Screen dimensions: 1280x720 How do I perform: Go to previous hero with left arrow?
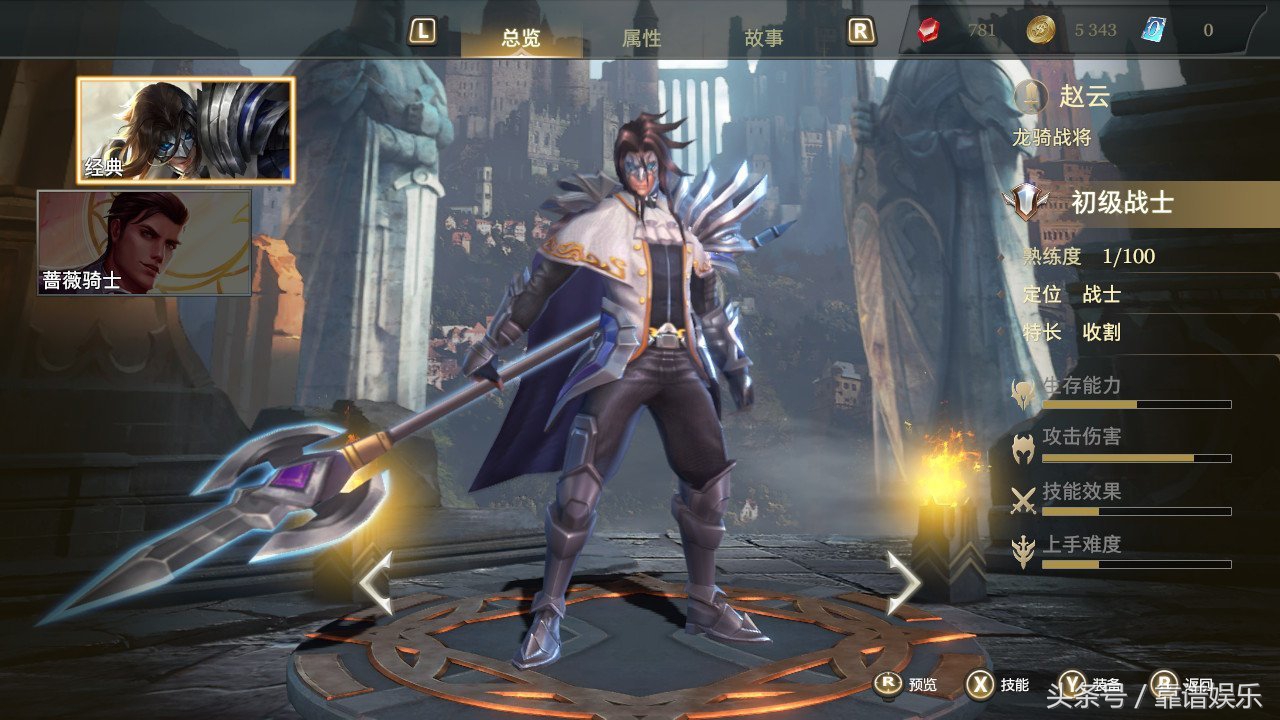[375, 583]
